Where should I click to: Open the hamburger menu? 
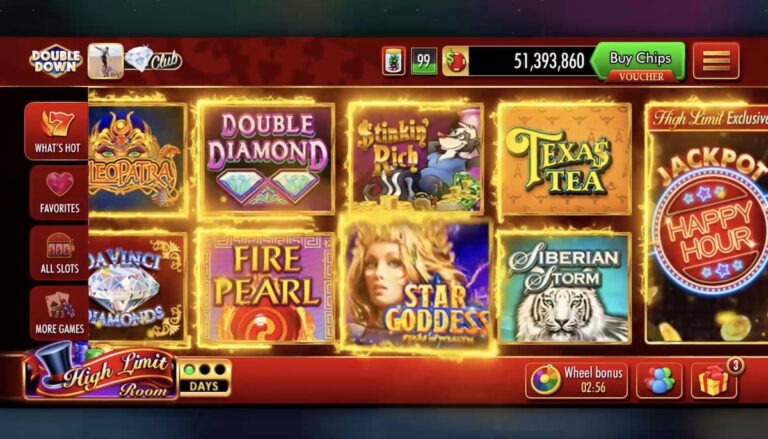(716, 61)
